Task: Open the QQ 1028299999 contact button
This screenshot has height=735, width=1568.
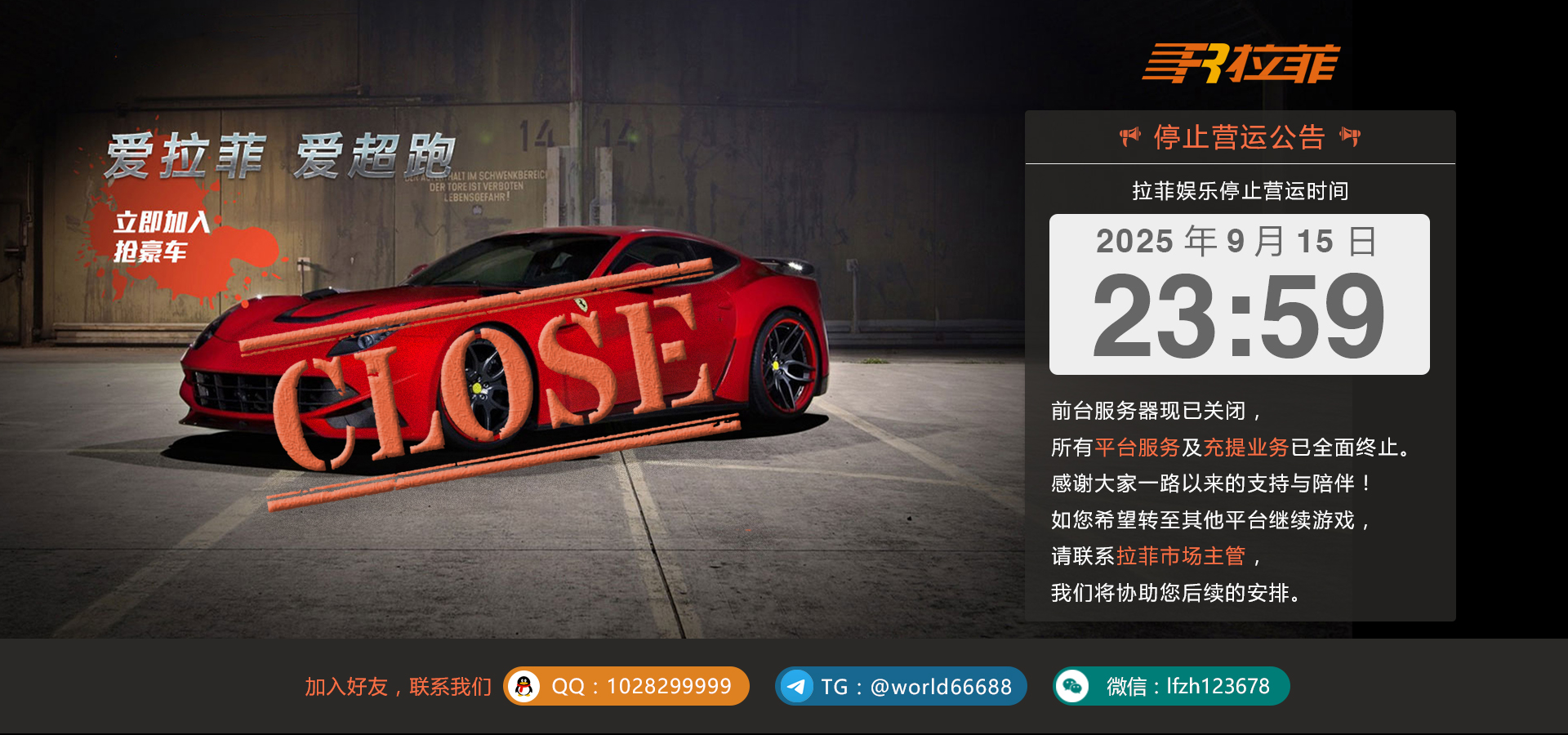Action: coord(626,686)
